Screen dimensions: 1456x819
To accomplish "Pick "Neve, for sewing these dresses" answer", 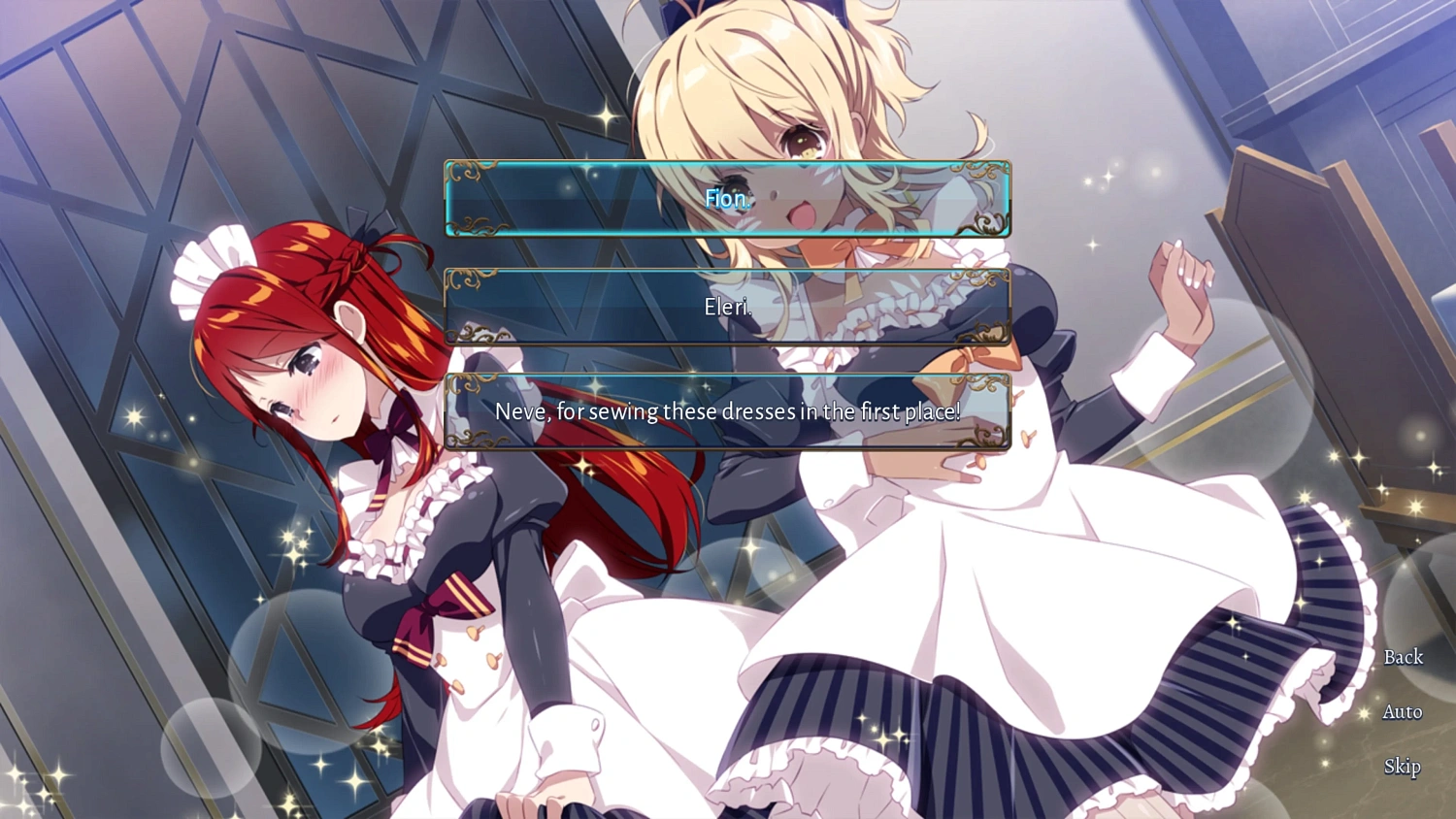I will click(727, 411).
